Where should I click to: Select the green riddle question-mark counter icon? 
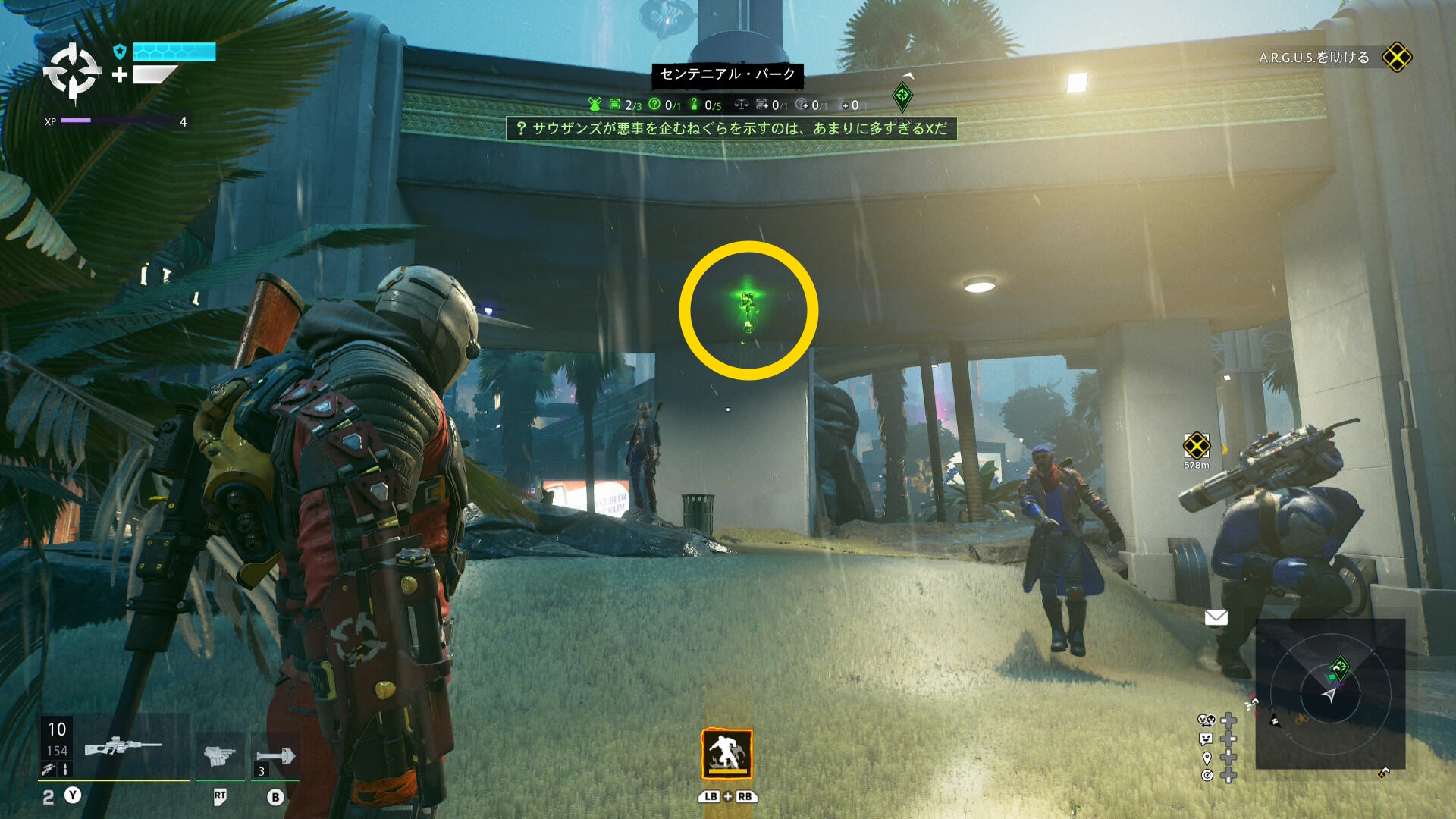coord(654,105)
